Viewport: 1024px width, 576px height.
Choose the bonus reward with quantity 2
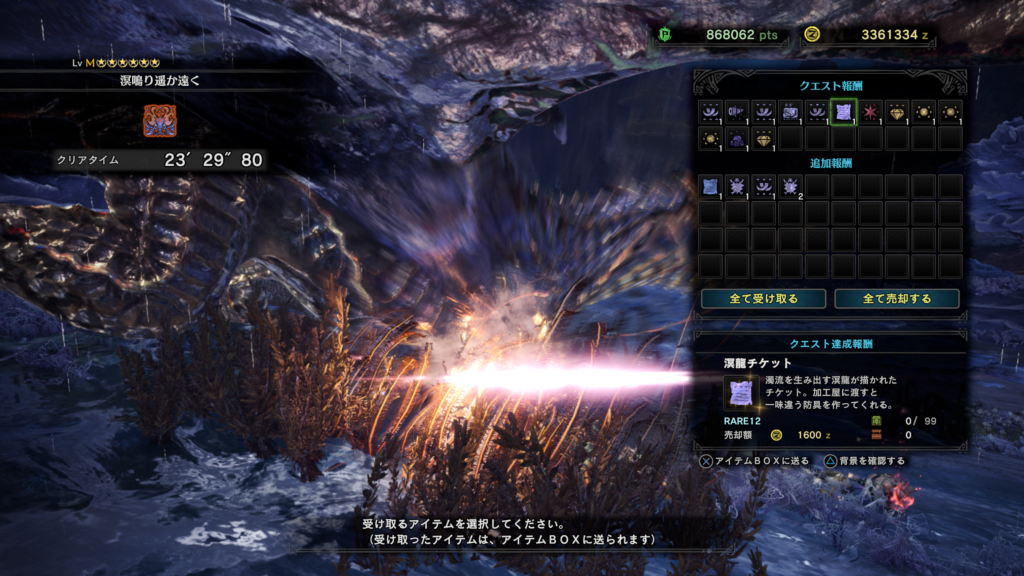(x=790, y=186)
